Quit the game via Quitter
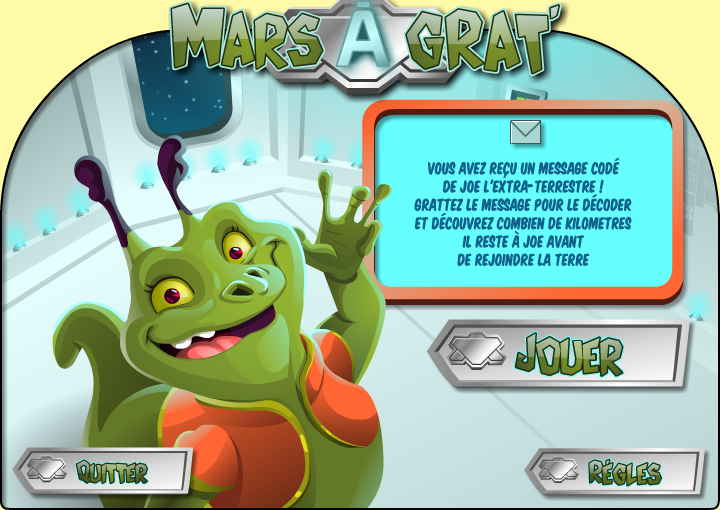The width and height of the screenshot is (720, 510). point(104,471)
